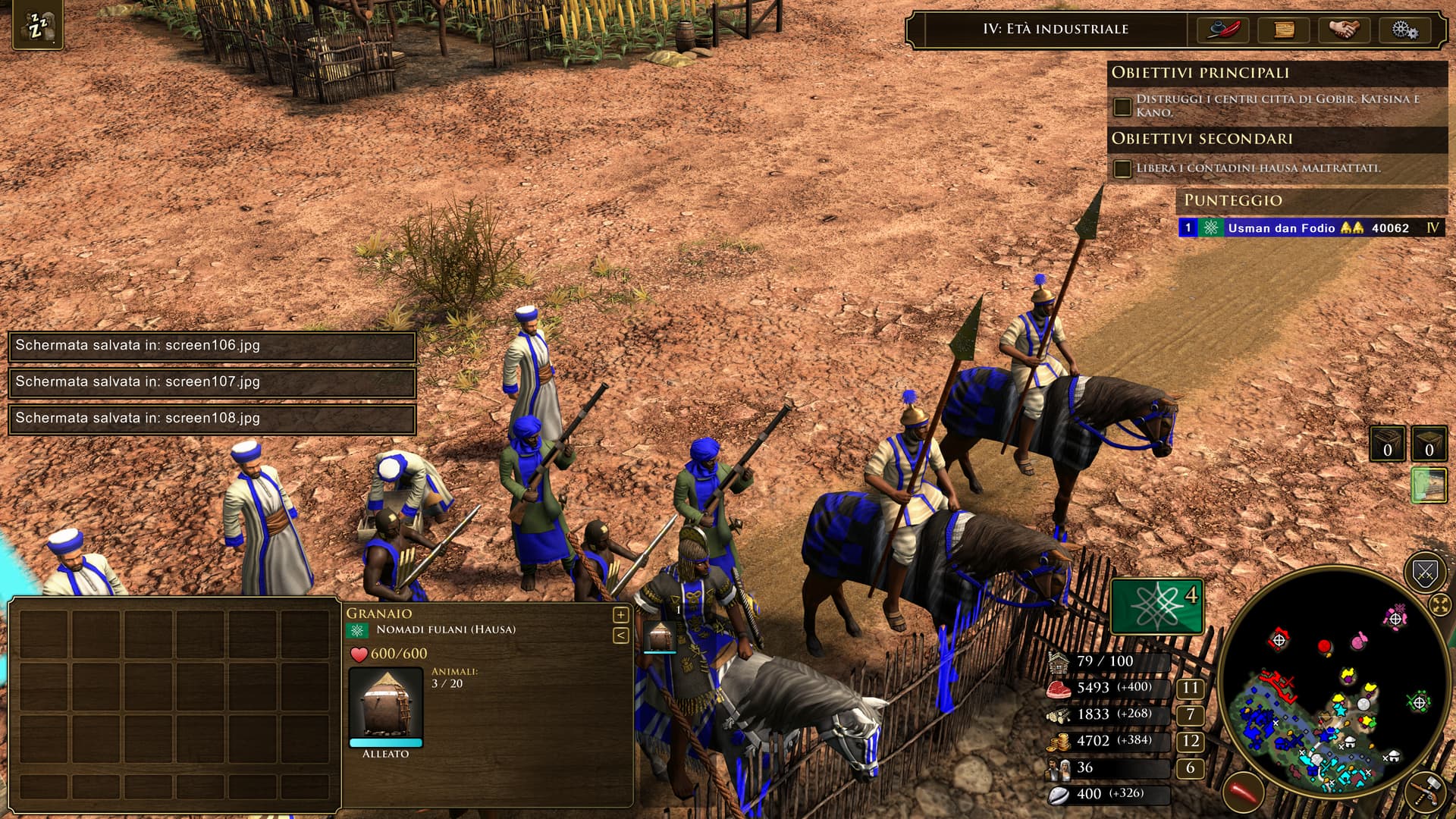Select the green highlighted thumbnail below the crates
This screenshot has height=819, width=1456.
[x=1428, y=485]
